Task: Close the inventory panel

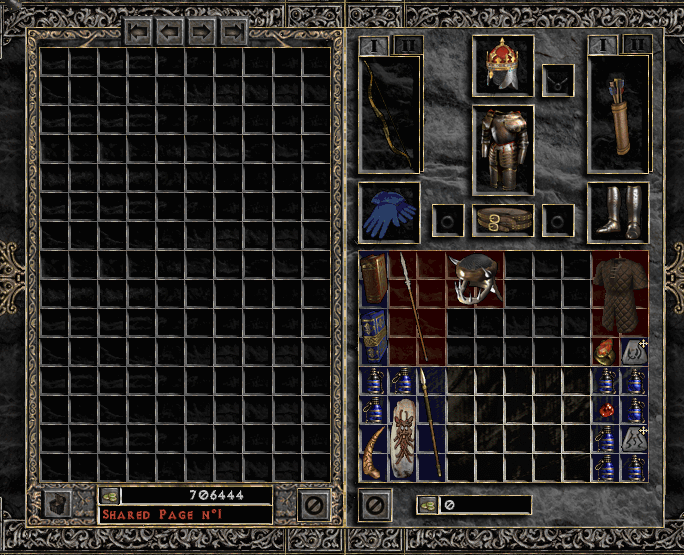Action: point(375,505)
